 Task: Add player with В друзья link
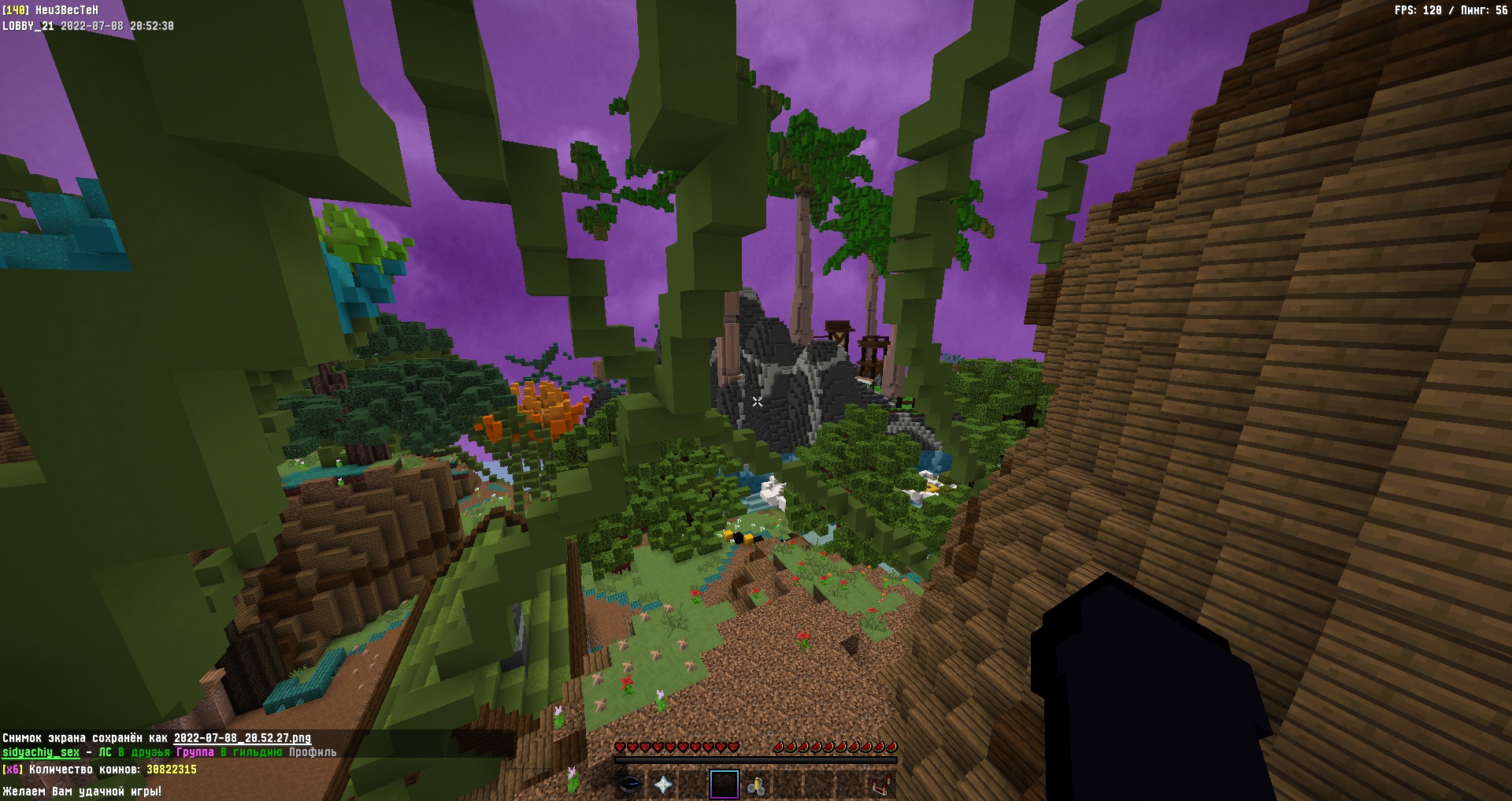click(144, 752)
